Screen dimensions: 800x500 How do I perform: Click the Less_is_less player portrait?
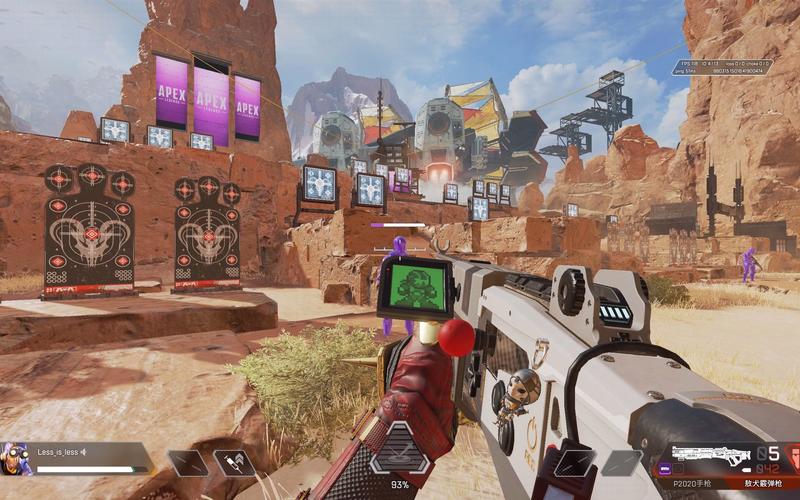coord(17,459)
